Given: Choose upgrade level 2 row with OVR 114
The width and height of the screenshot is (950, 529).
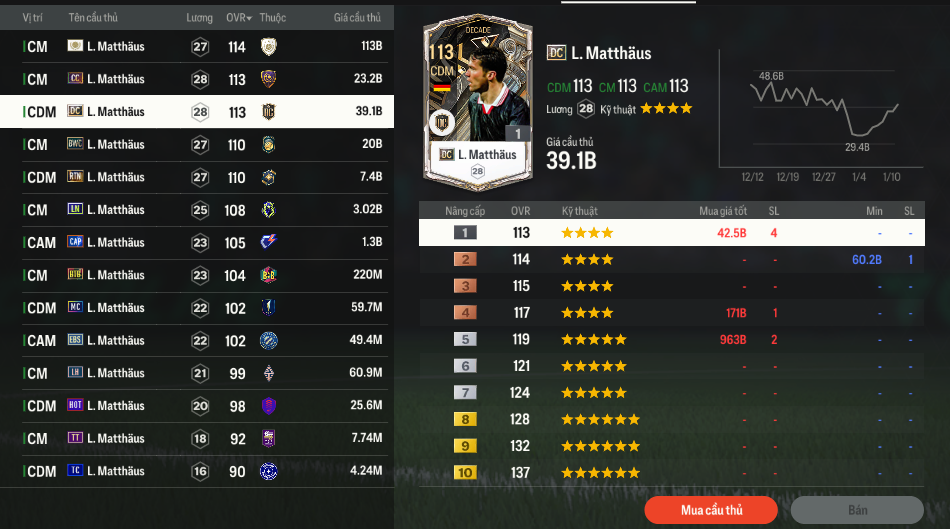Looking at the screenshot, I should point(670,260).
